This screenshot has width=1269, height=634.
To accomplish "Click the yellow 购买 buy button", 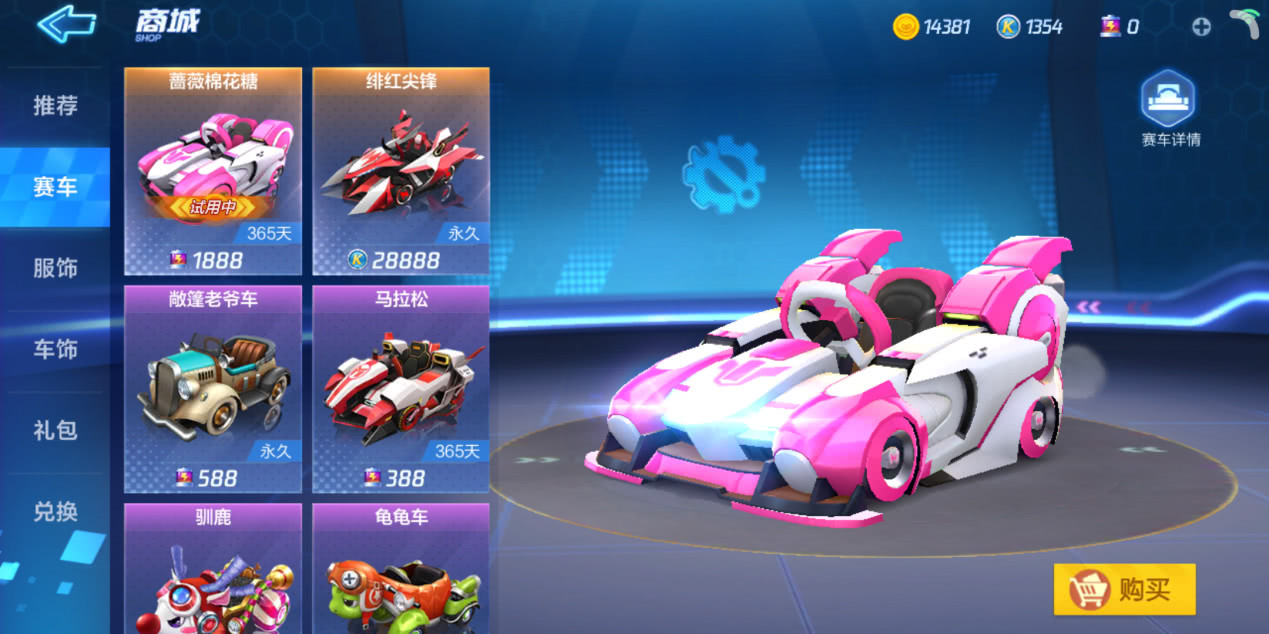I will pyautogui.click(x=1125, y=590).
